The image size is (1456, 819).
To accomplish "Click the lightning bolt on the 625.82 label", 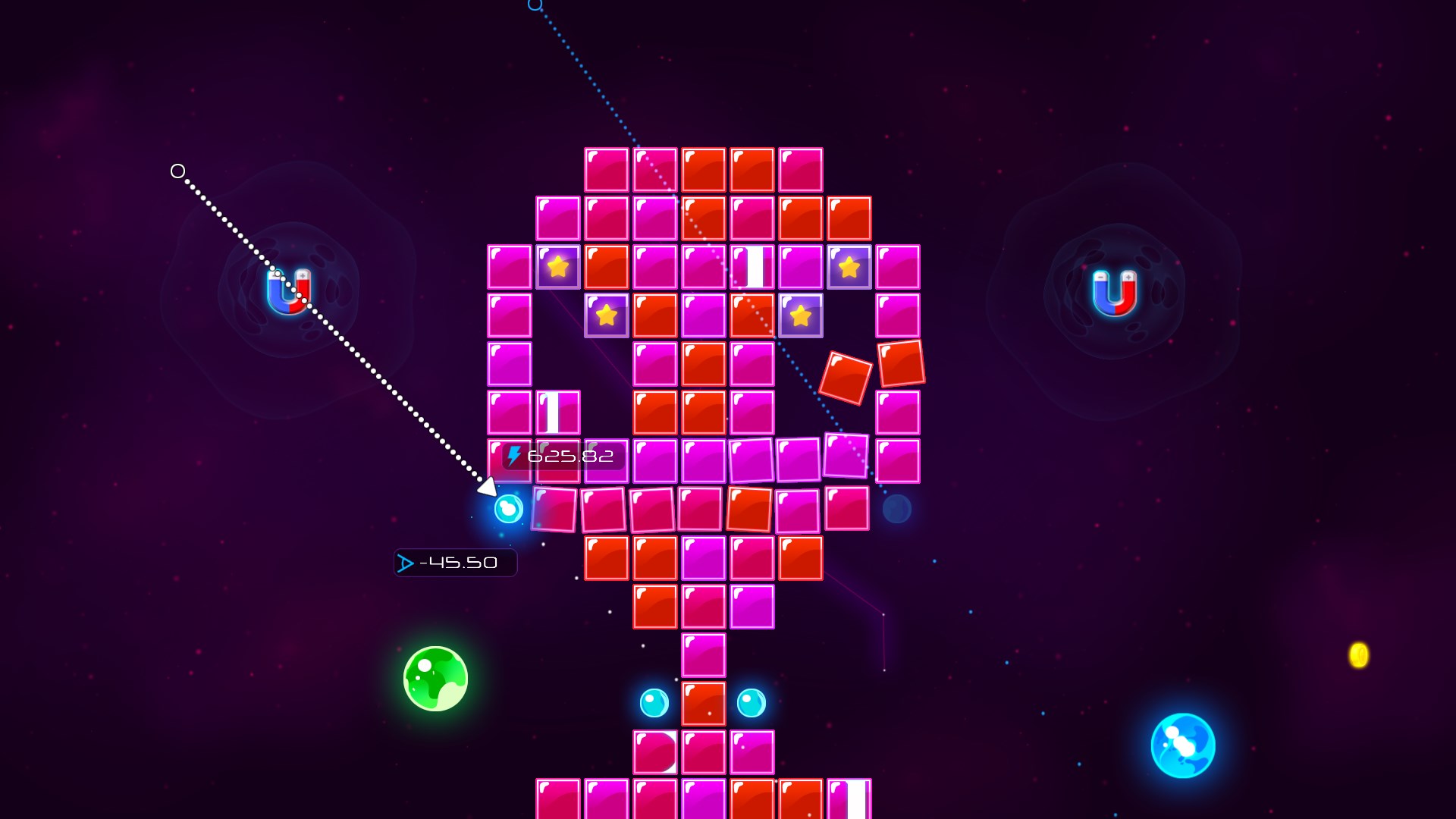I will (x=515, y=456).
